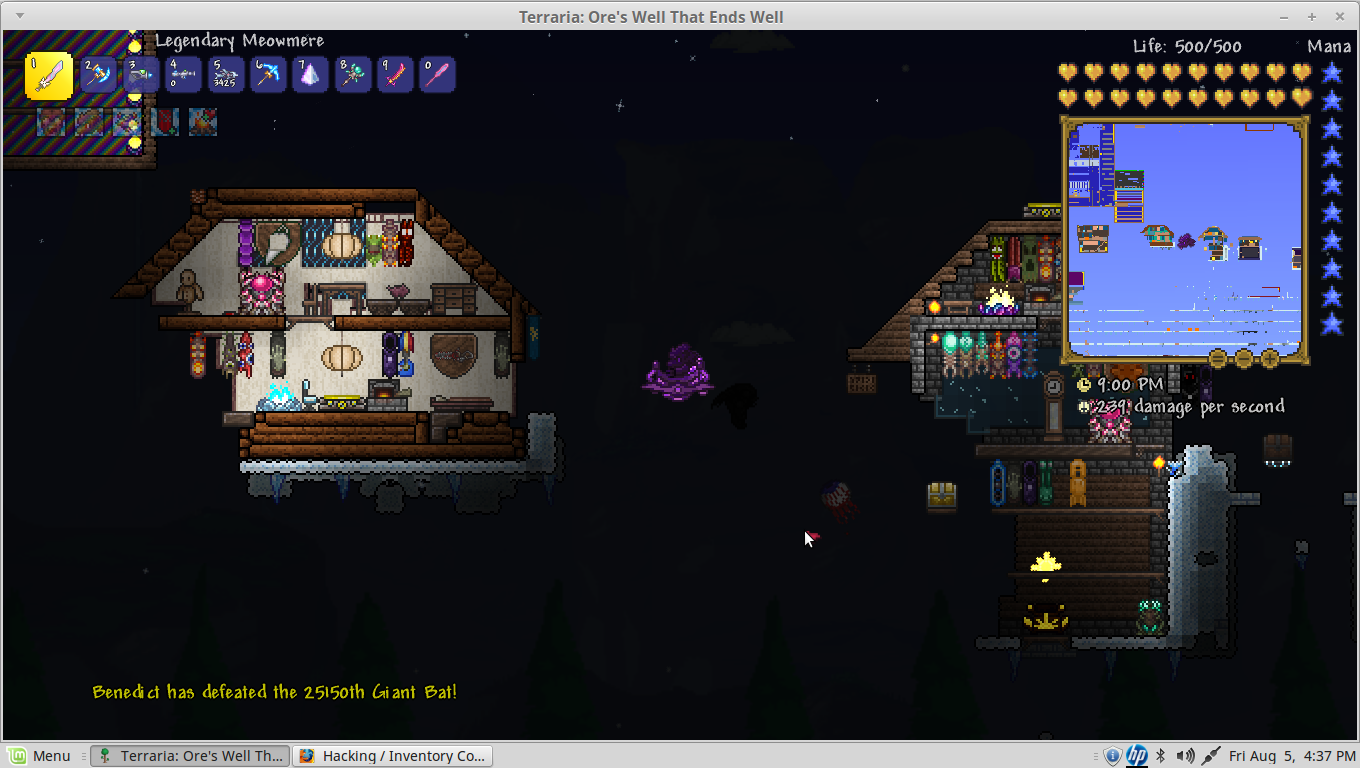This screenshot has width=1360, height=768.
Task: Select the Meowmere sword in hotbar slot 1
Action: 49,76
